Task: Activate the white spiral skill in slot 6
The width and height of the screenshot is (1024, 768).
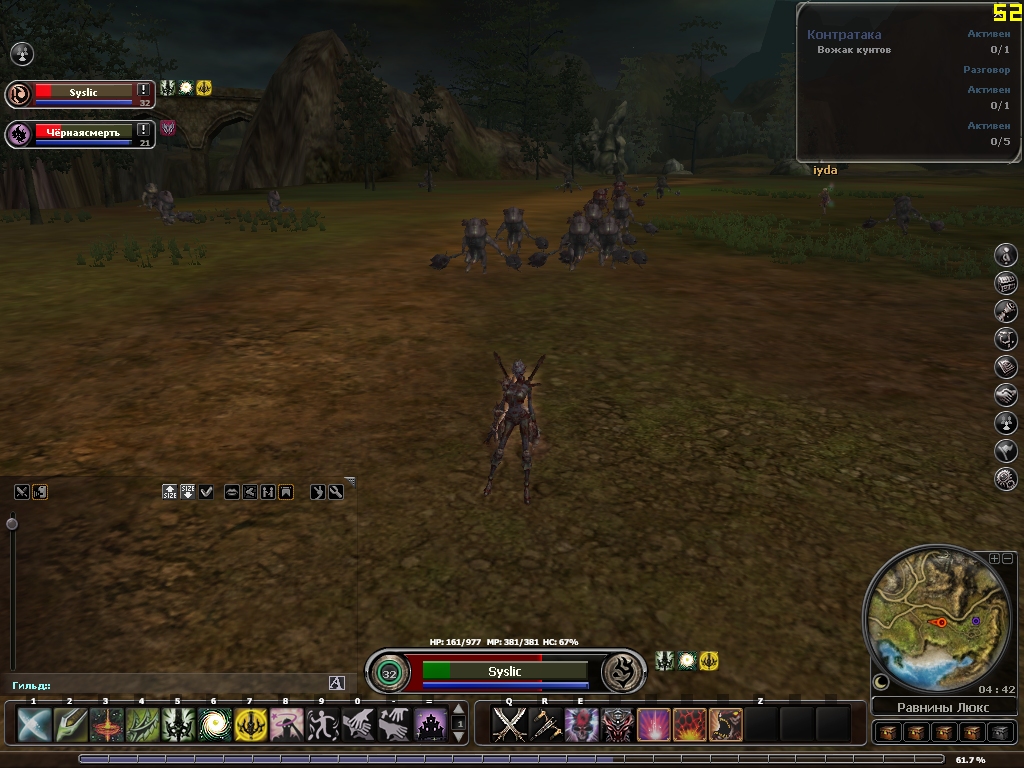Action: tap(214, 724)
